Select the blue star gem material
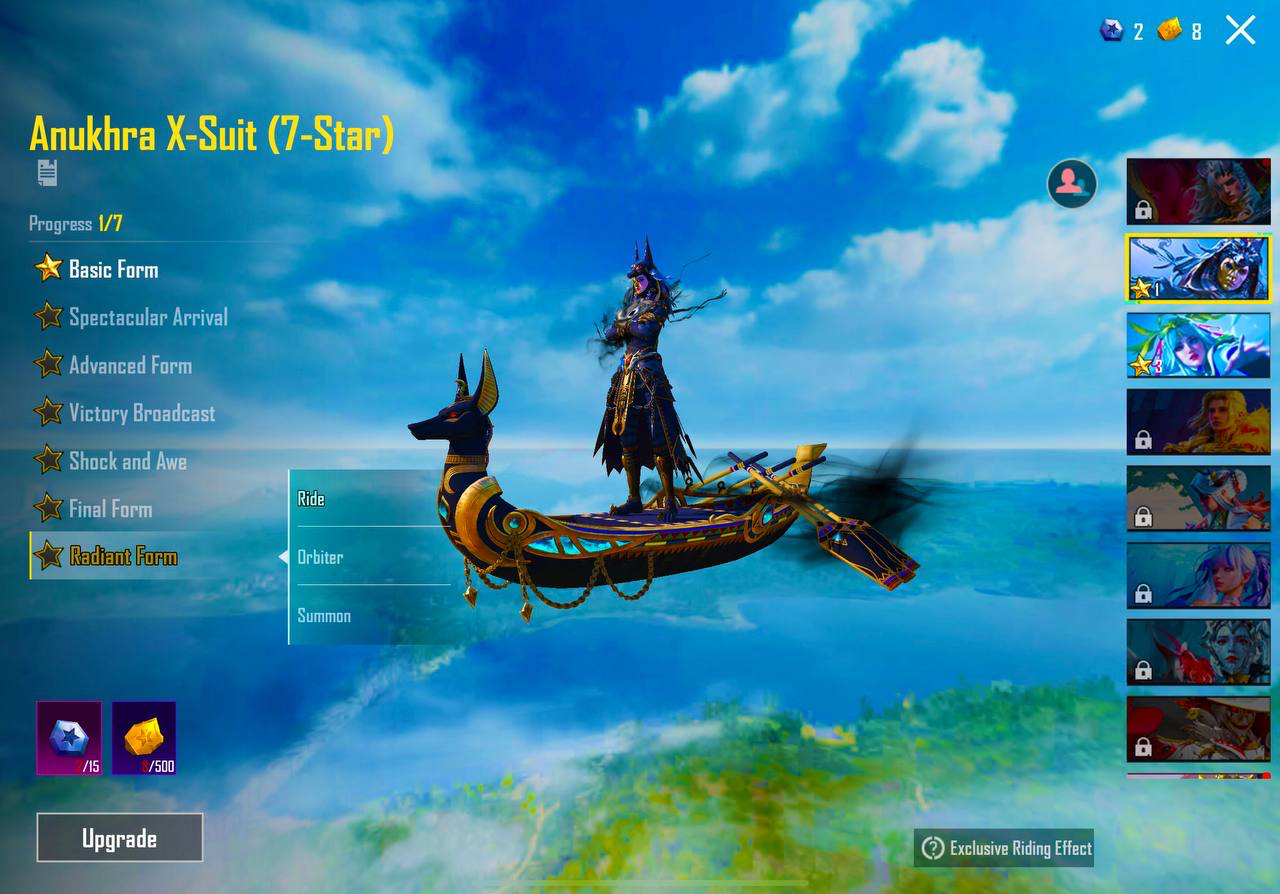Viewport: 1280px width, 894px height. (69, 738)
